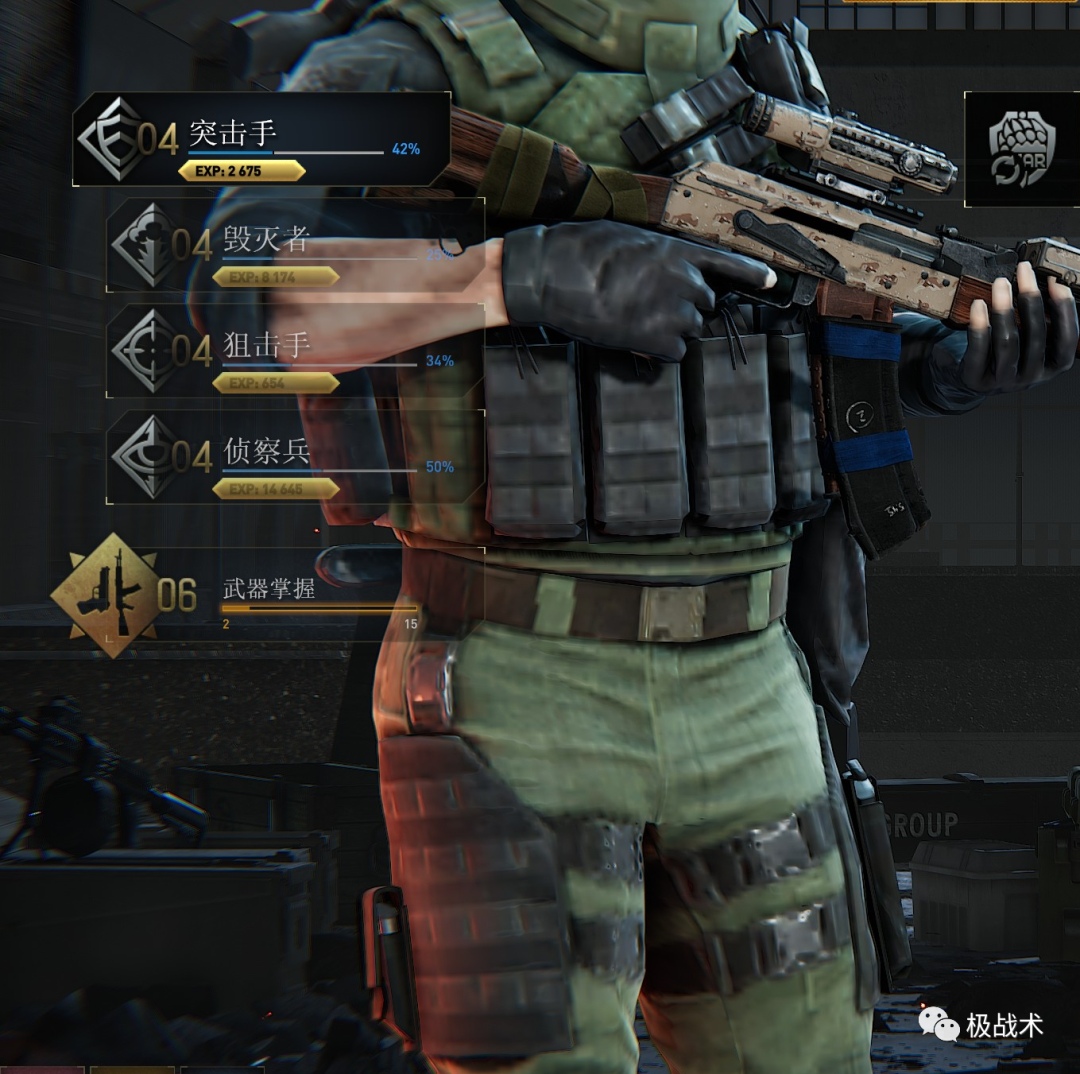Click the AR weapon swap icon
Image resolution: width=1080 pixels, height=1074 pixels.
pyautogui.click(x=1021, y=149)
